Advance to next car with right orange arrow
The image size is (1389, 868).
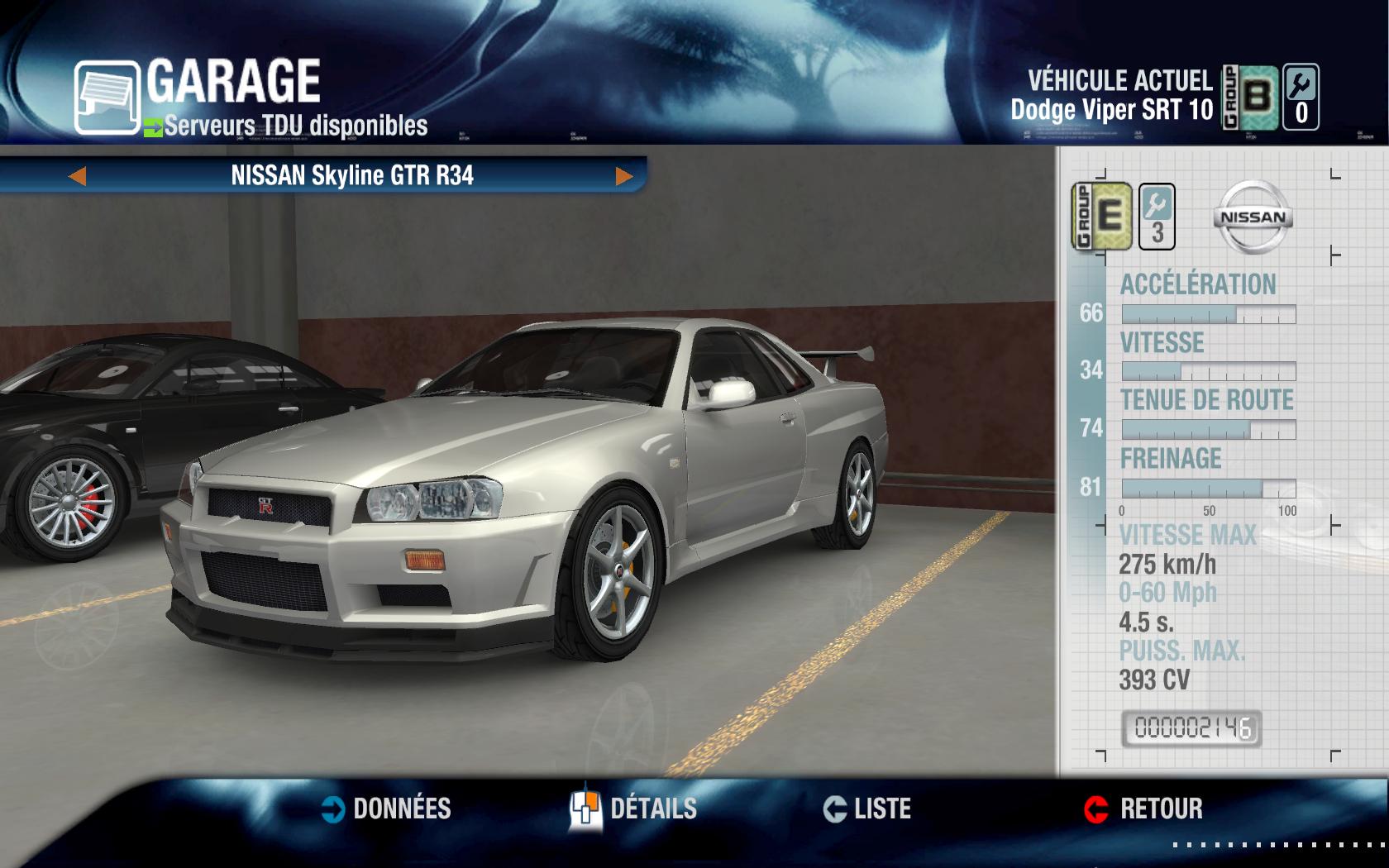coord(624,176)
